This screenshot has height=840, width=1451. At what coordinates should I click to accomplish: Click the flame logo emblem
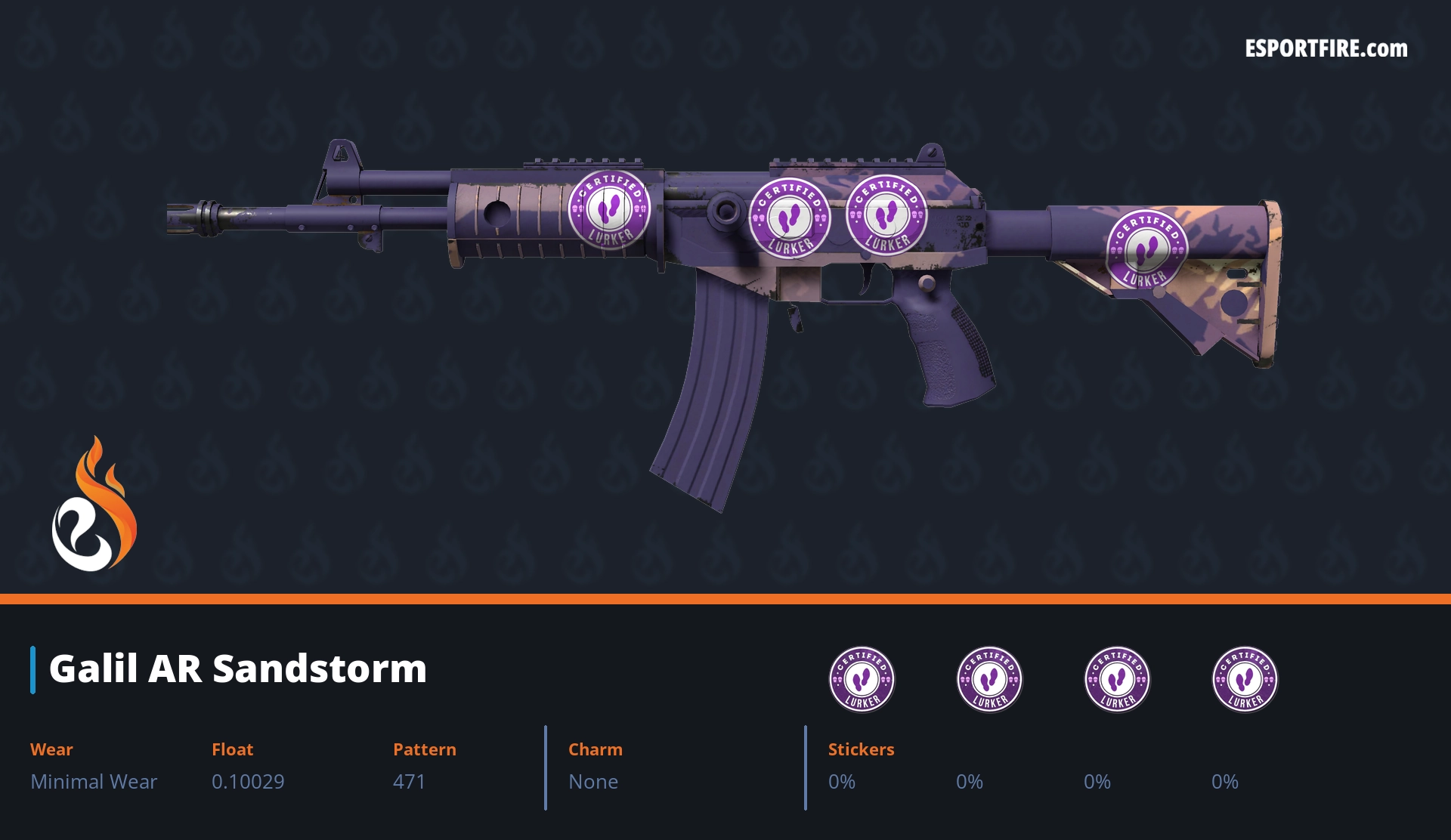click(x=94, y=505)
